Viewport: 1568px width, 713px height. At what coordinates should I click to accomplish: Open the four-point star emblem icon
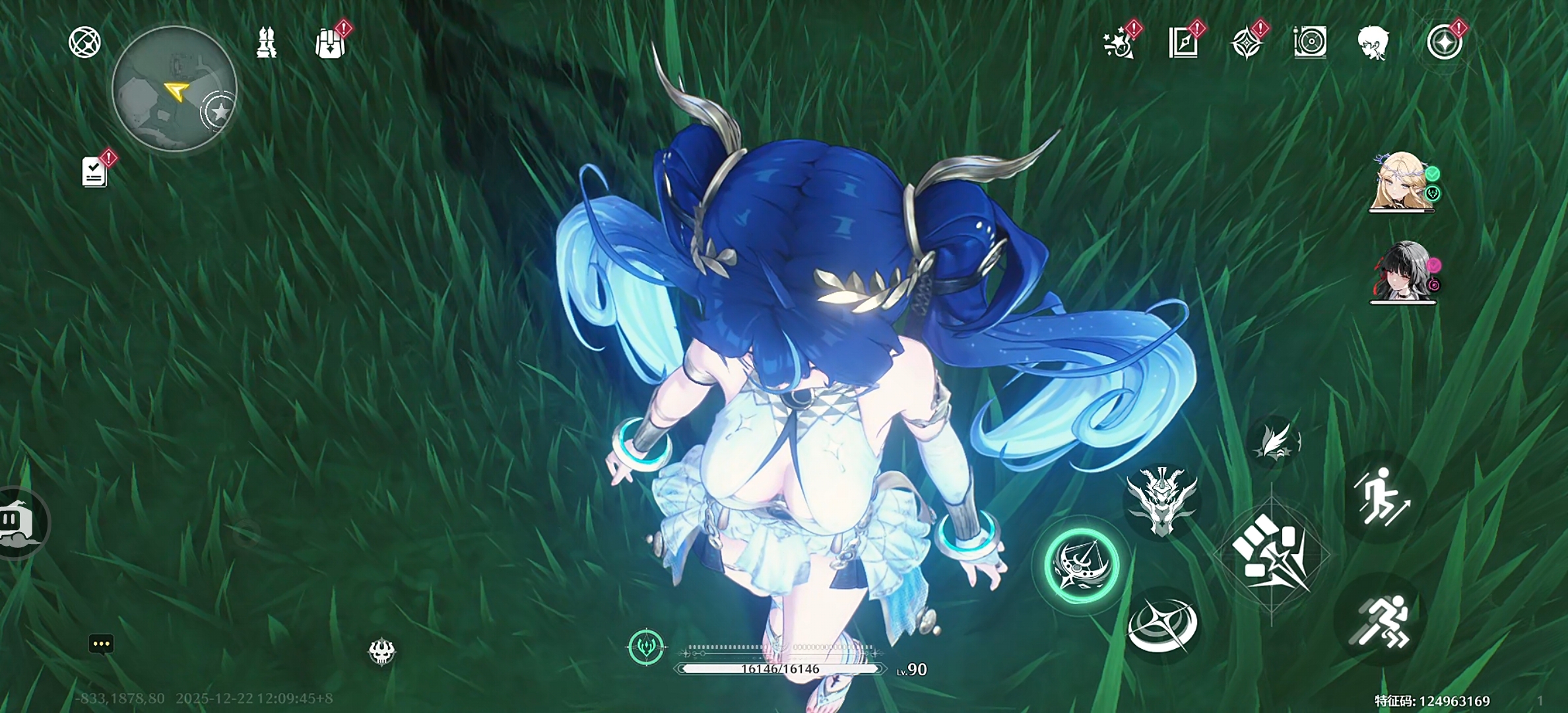coord(1246,44)
